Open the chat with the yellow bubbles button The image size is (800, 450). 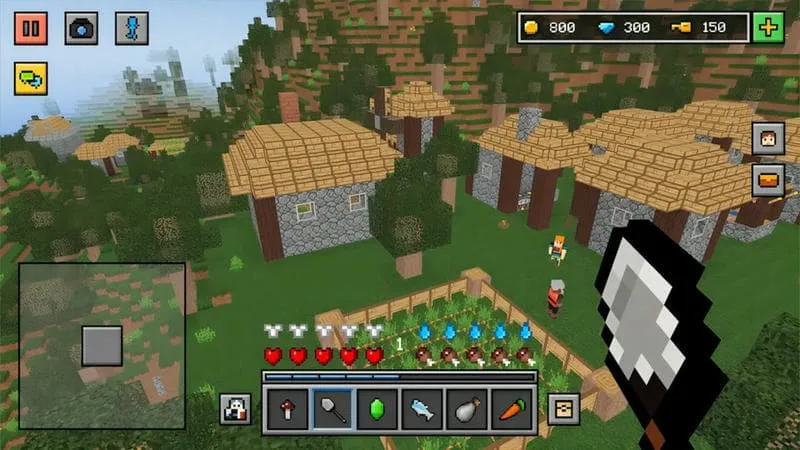point(31,78)
